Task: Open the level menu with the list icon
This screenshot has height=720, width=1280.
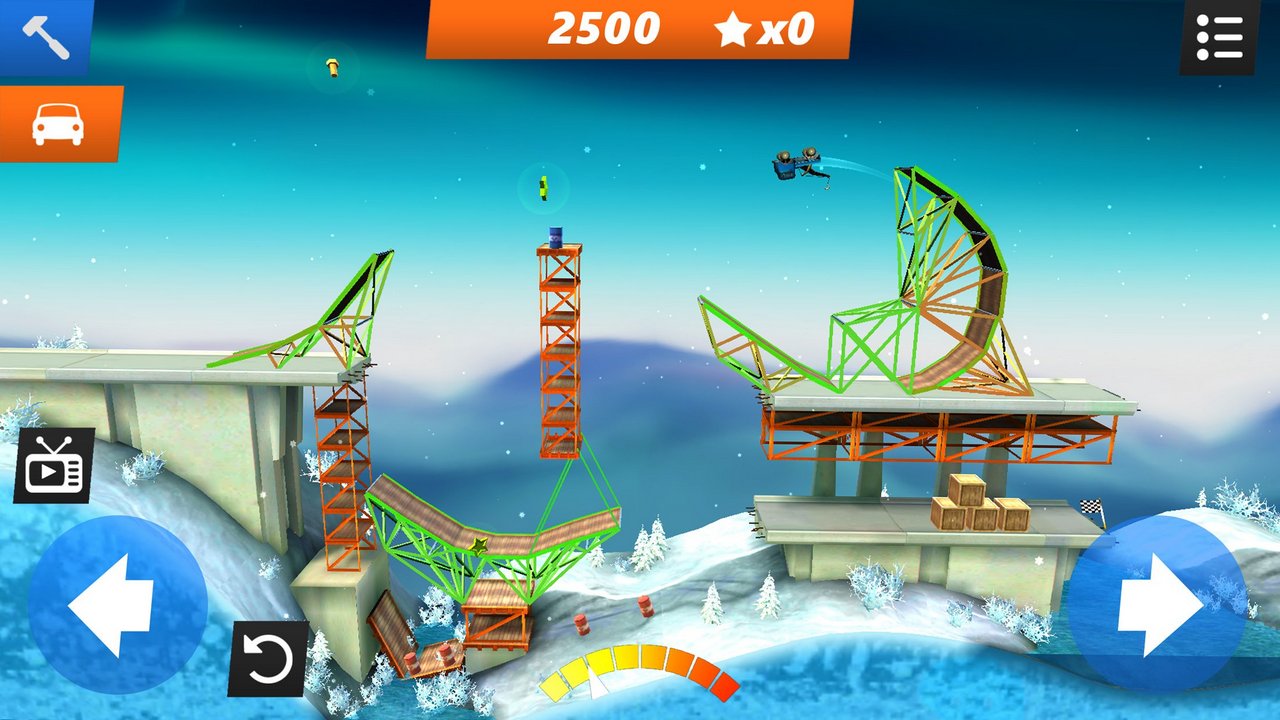Action: click(1219, 35)
